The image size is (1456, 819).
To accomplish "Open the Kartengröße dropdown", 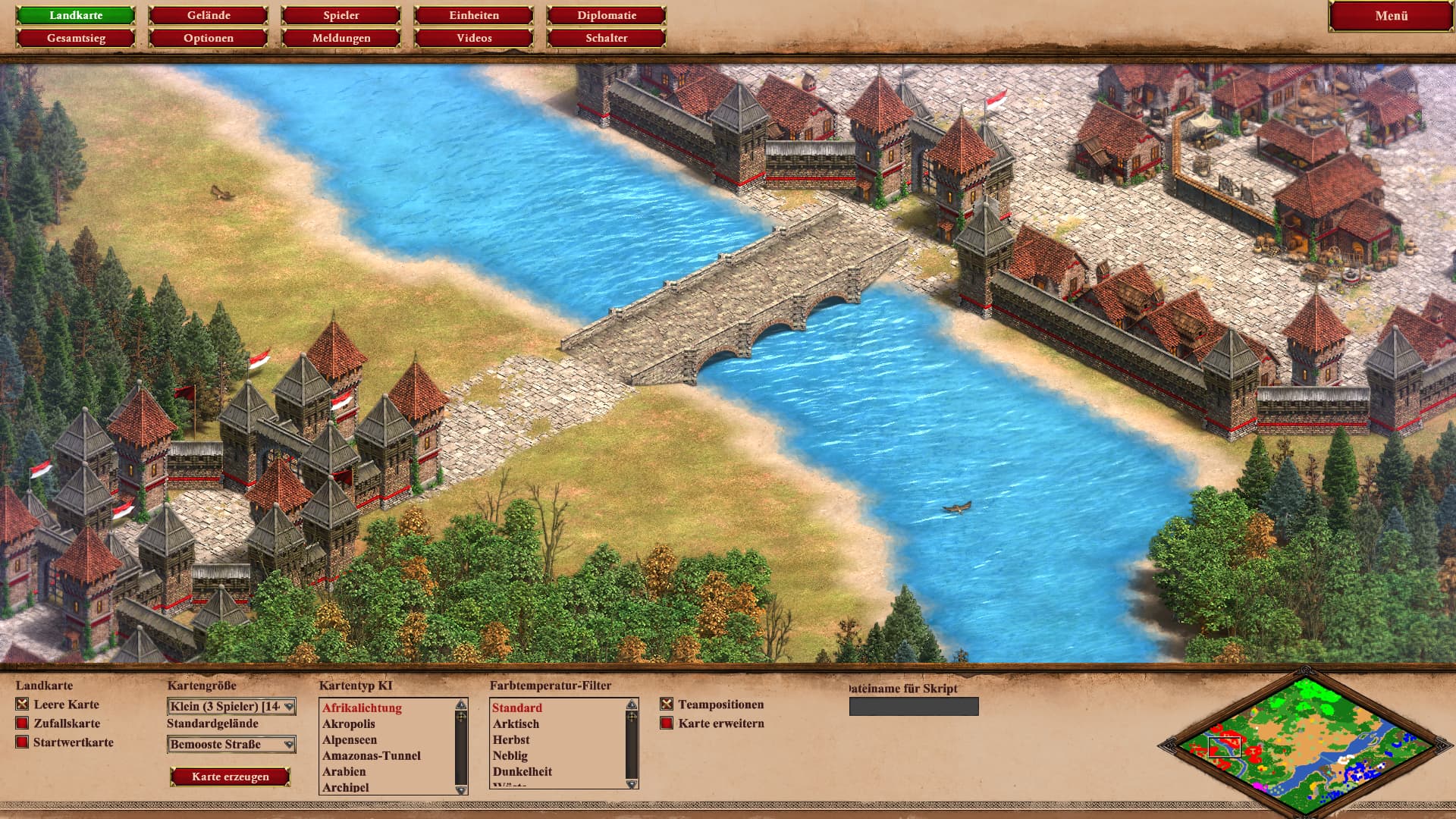I will [231, 707].
